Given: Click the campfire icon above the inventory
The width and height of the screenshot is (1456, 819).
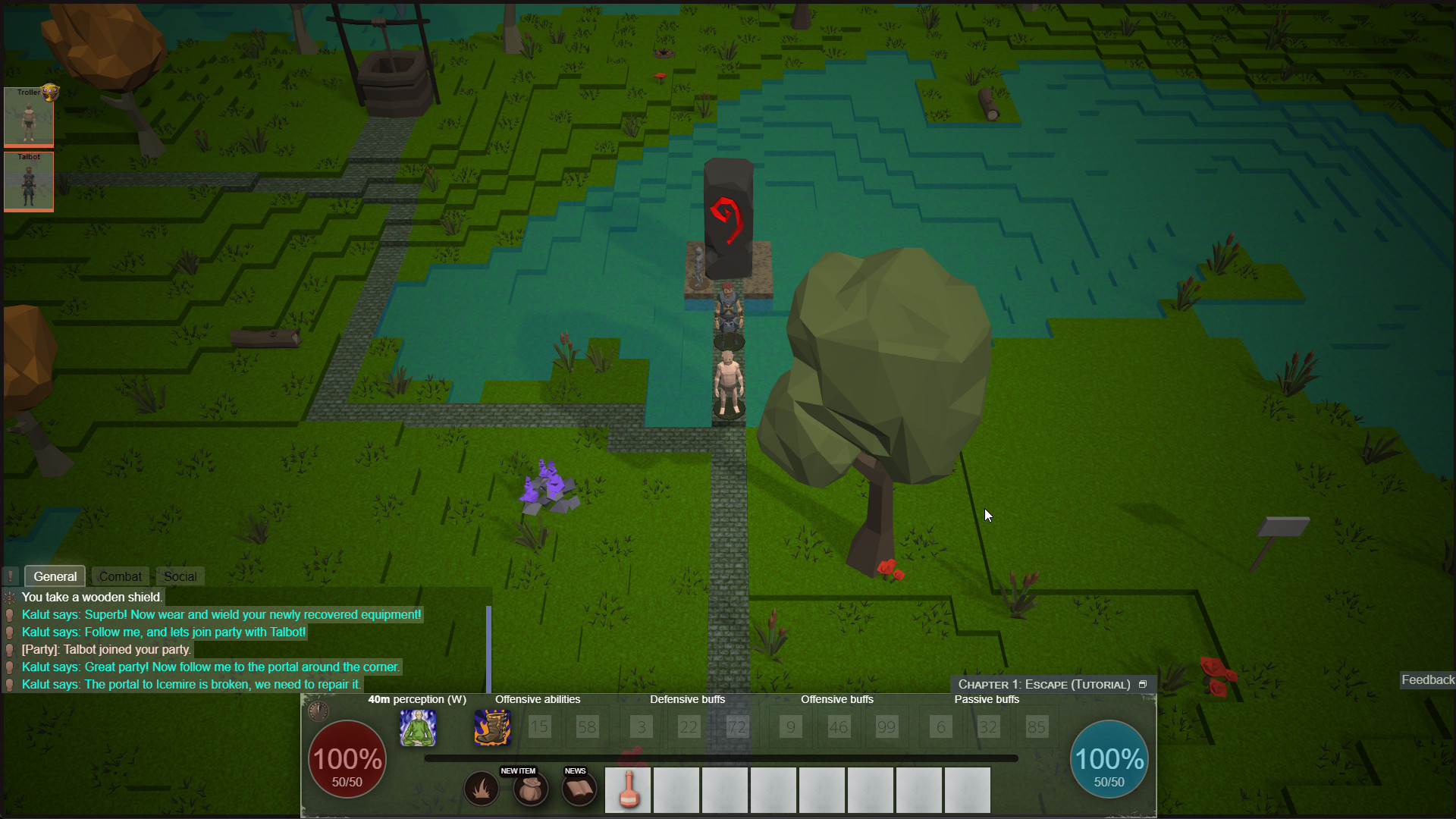Looking at the screenshot, I should (x=482, y=789).
